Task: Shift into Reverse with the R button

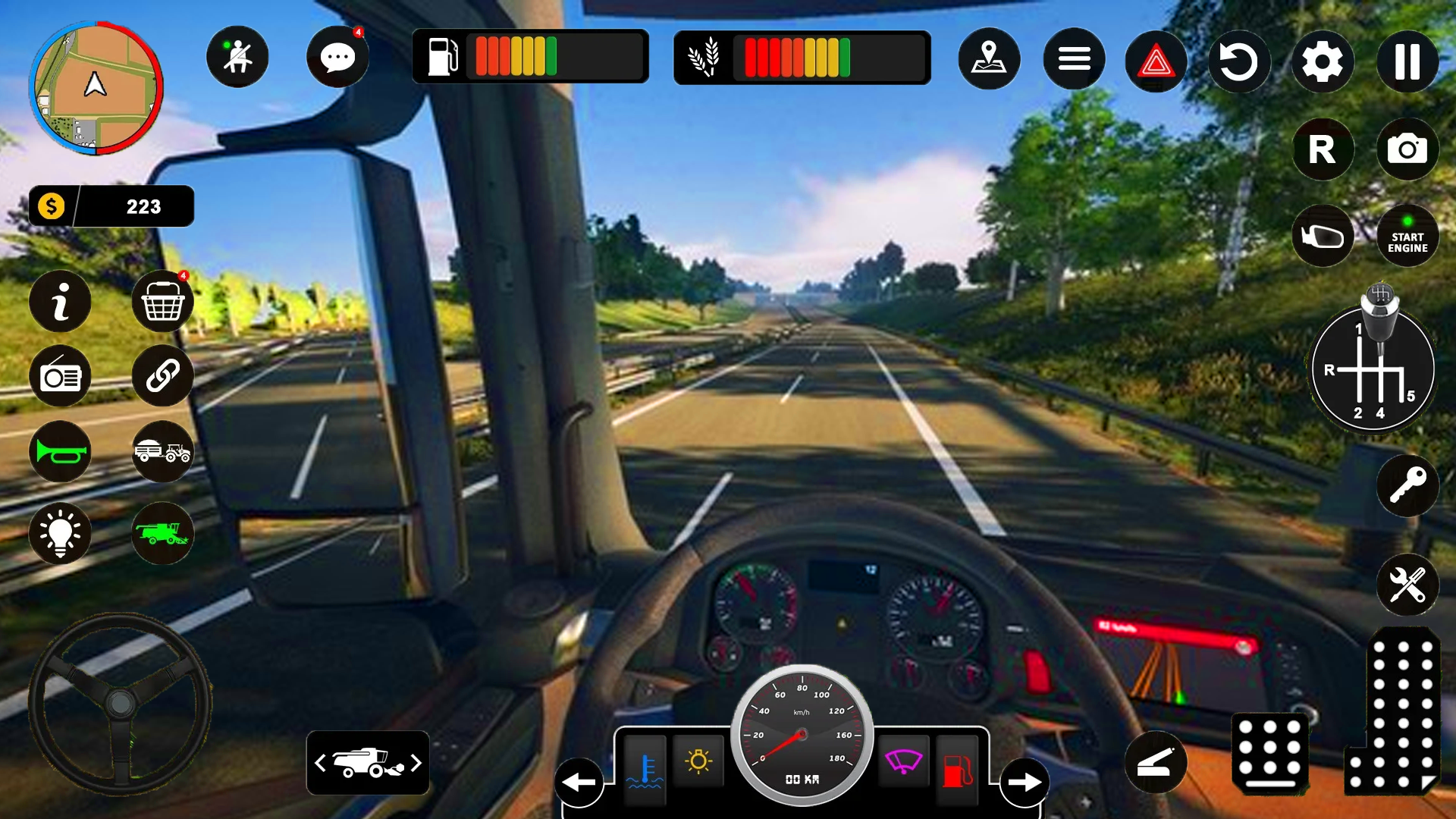Action: point(1323,150)
